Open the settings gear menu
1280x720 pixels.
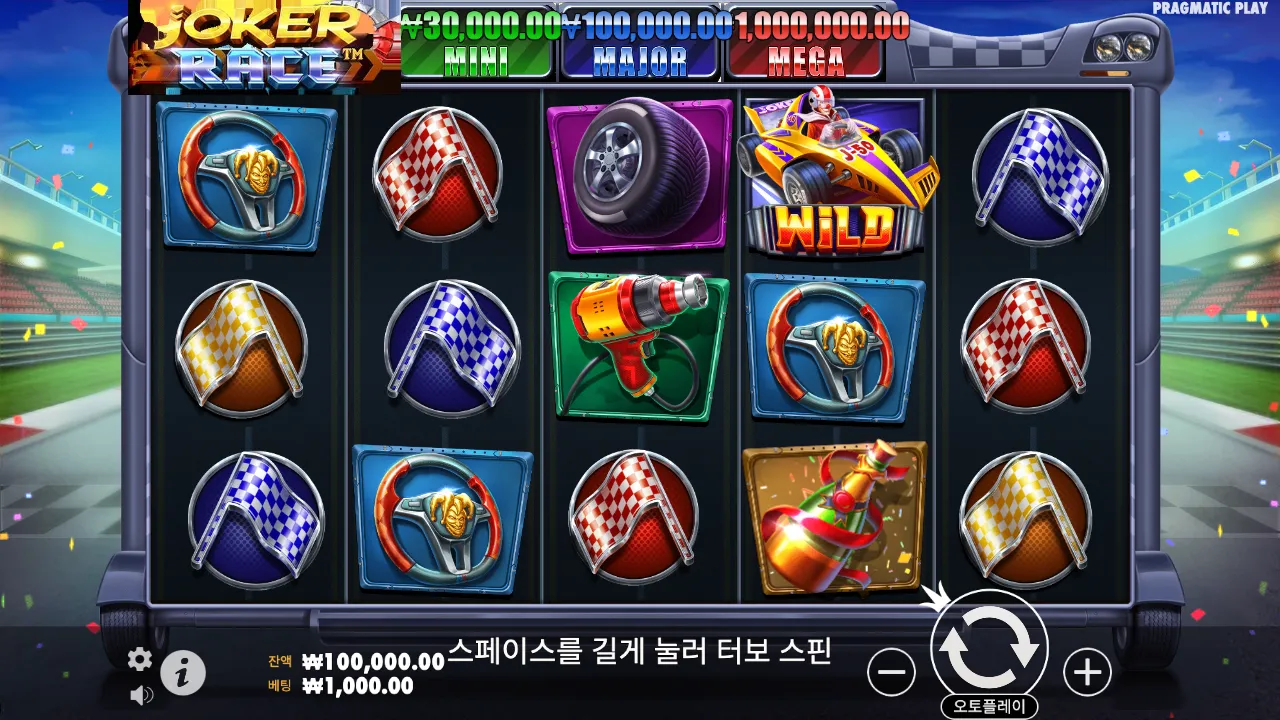pos(139,659)
